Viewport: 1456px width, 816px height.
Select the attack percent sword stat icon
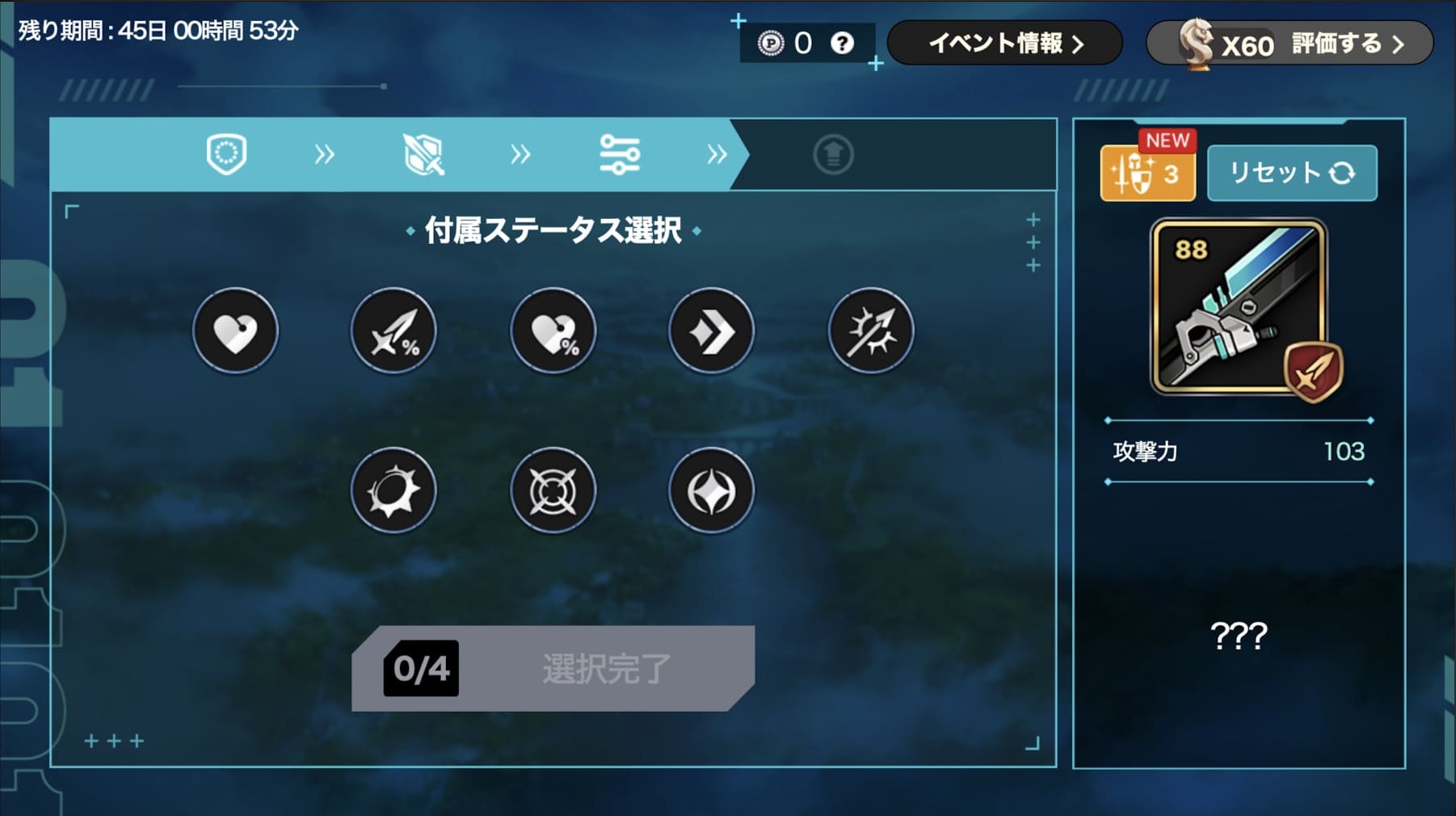point(393,330)
